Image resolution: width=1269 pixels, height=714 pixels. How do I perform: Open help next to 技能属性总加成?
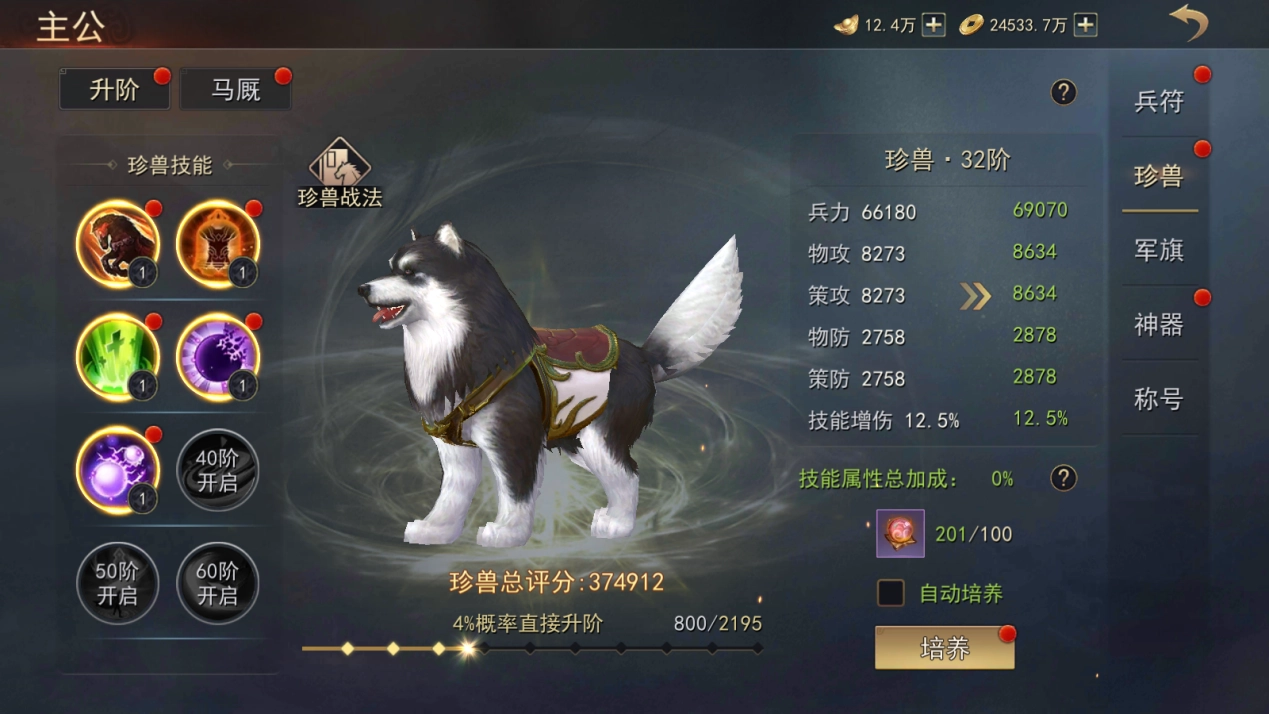click(1063, 478)
